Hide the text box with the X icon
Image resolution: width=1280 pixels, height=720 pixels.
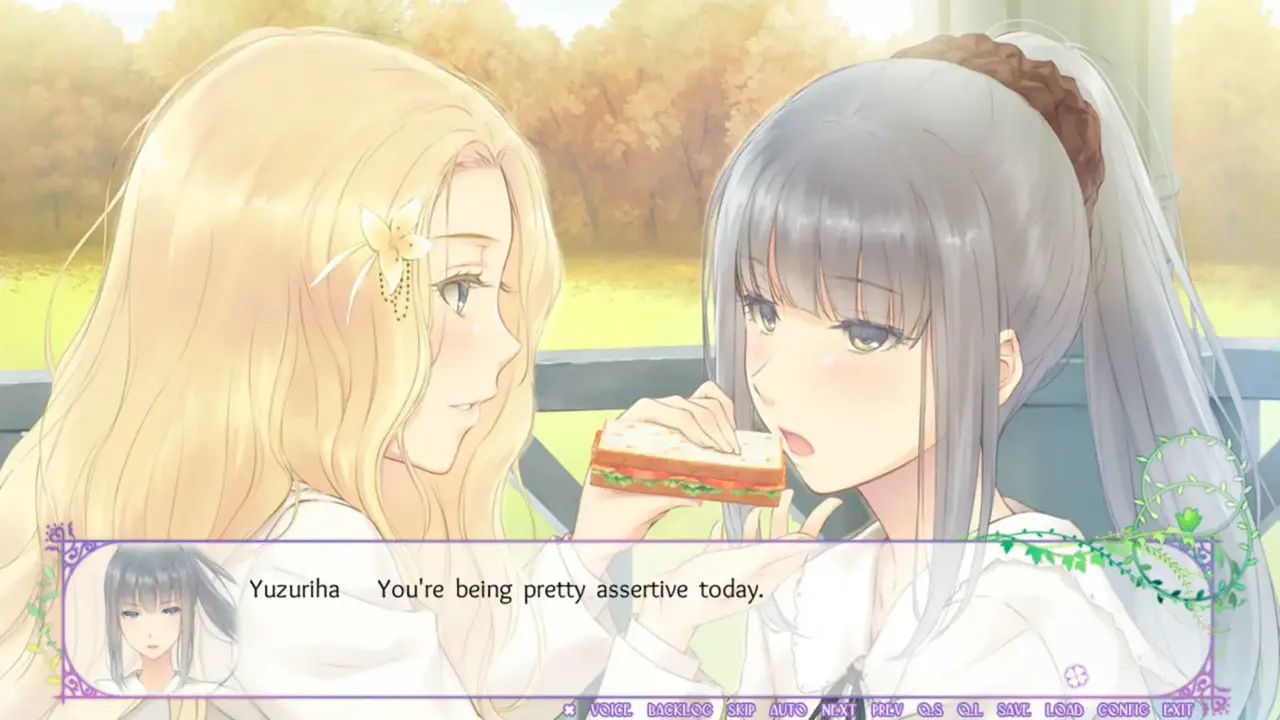point(569,710)
